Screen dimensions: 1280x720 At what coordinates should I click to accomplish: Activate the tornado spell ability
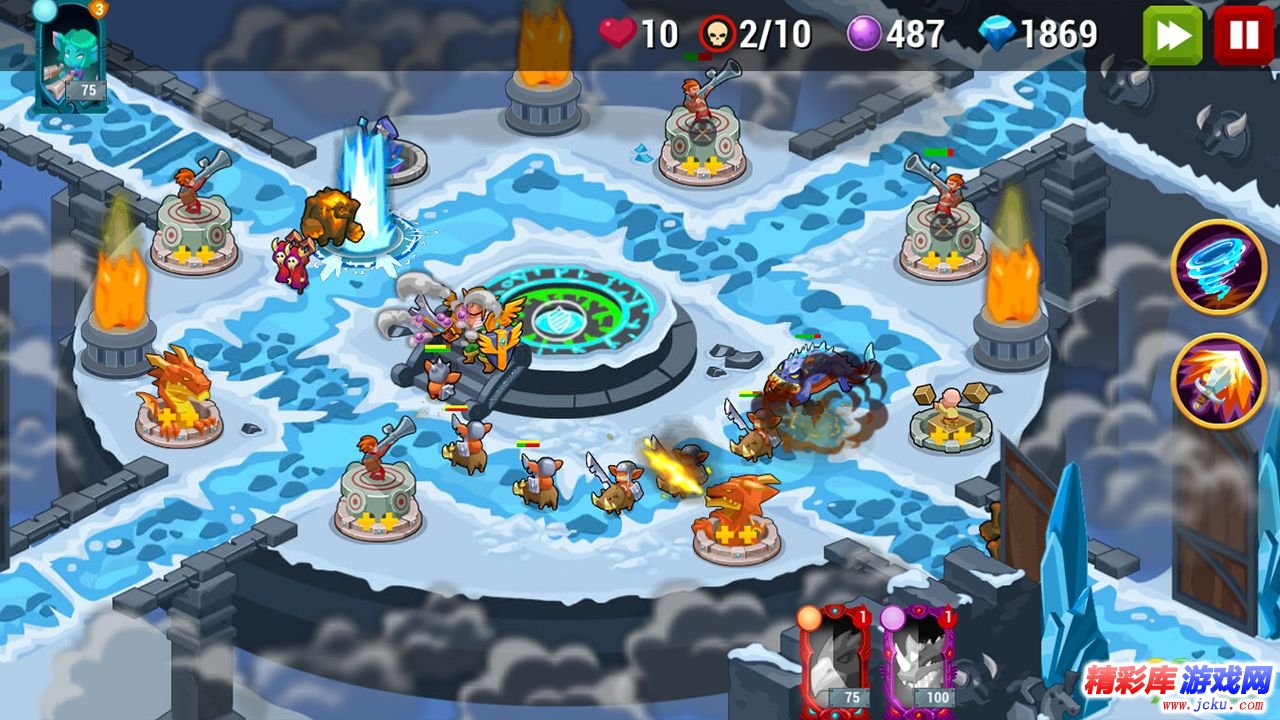[1219, 267]
